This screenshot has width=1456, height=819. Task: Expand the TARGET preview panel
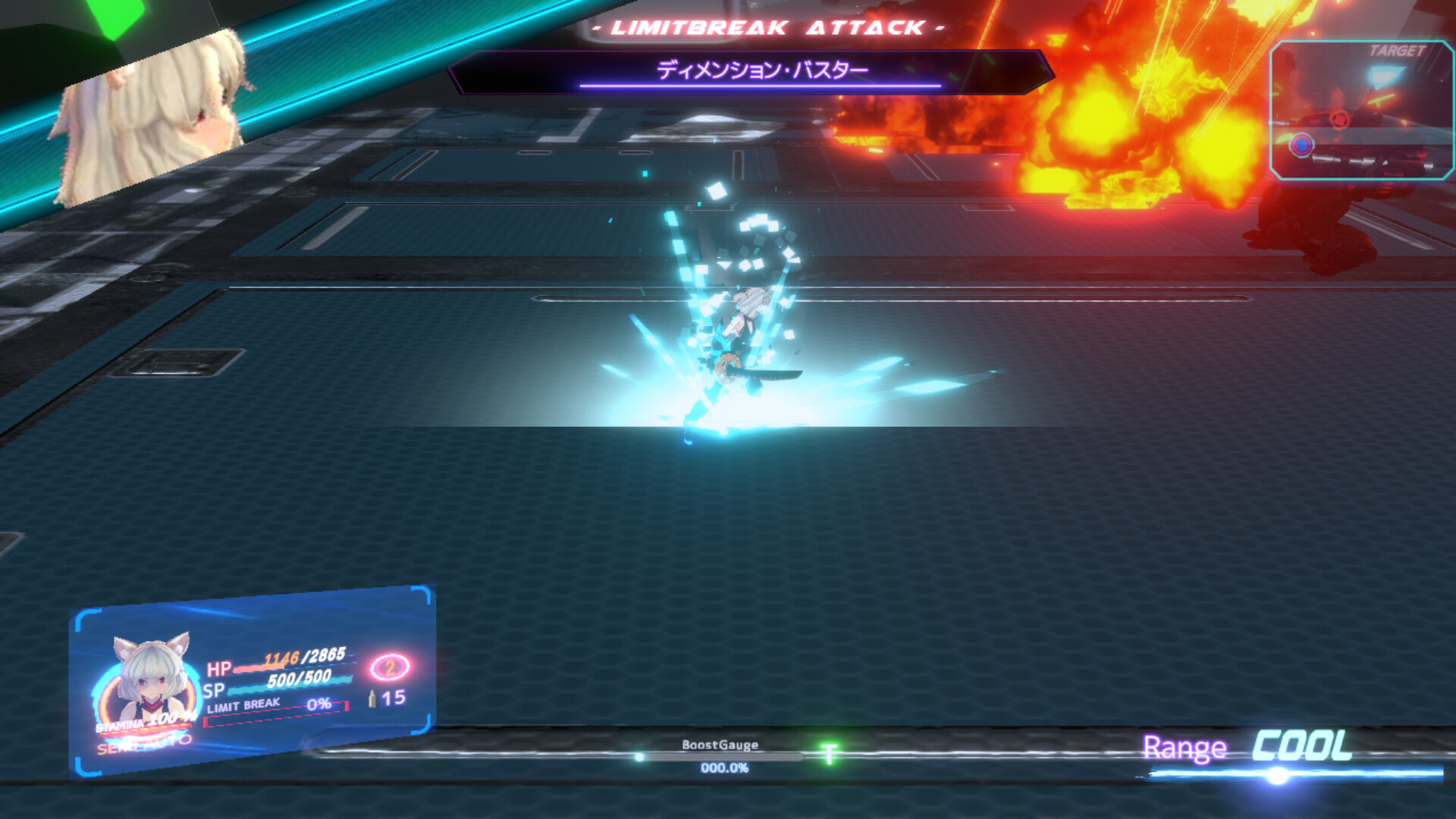pyautogui.click(x=1363, y=110)
